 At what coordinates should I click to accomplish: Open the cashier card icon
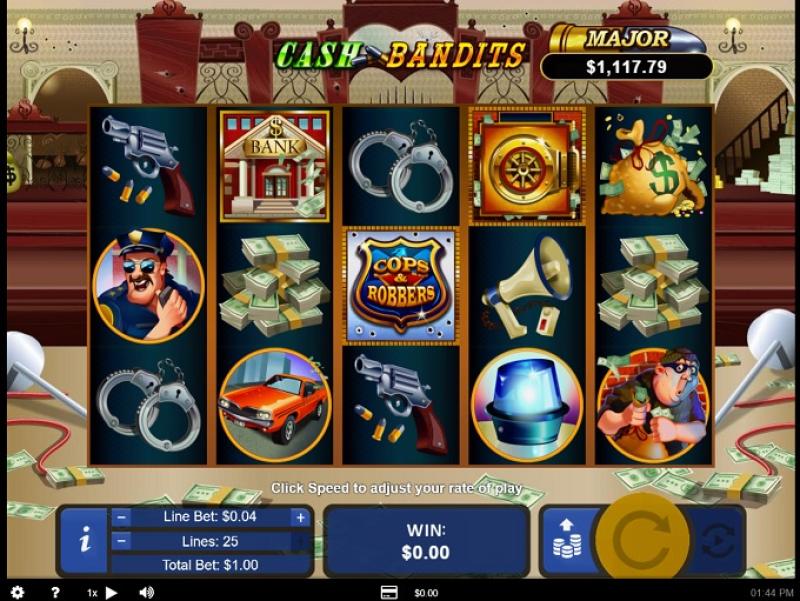coord(389,592)
